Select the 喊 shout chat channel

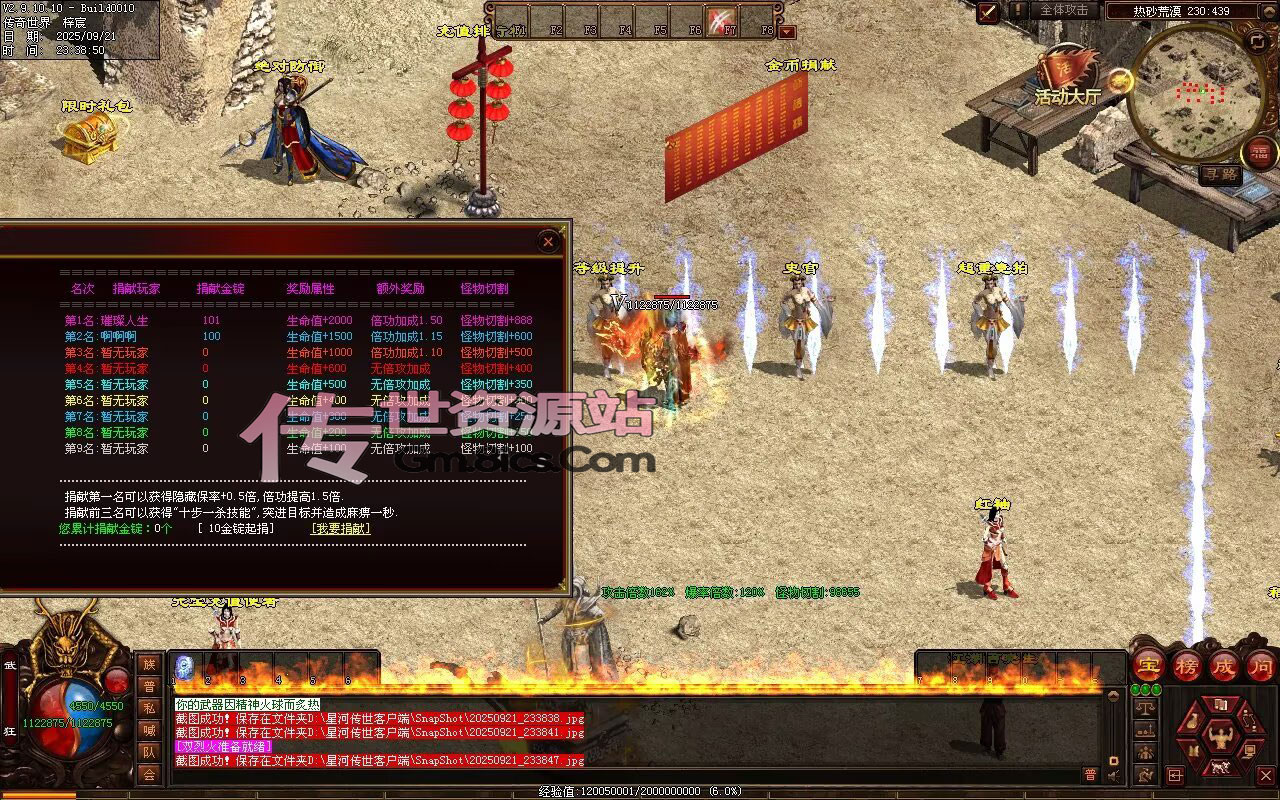coord(149,730)
